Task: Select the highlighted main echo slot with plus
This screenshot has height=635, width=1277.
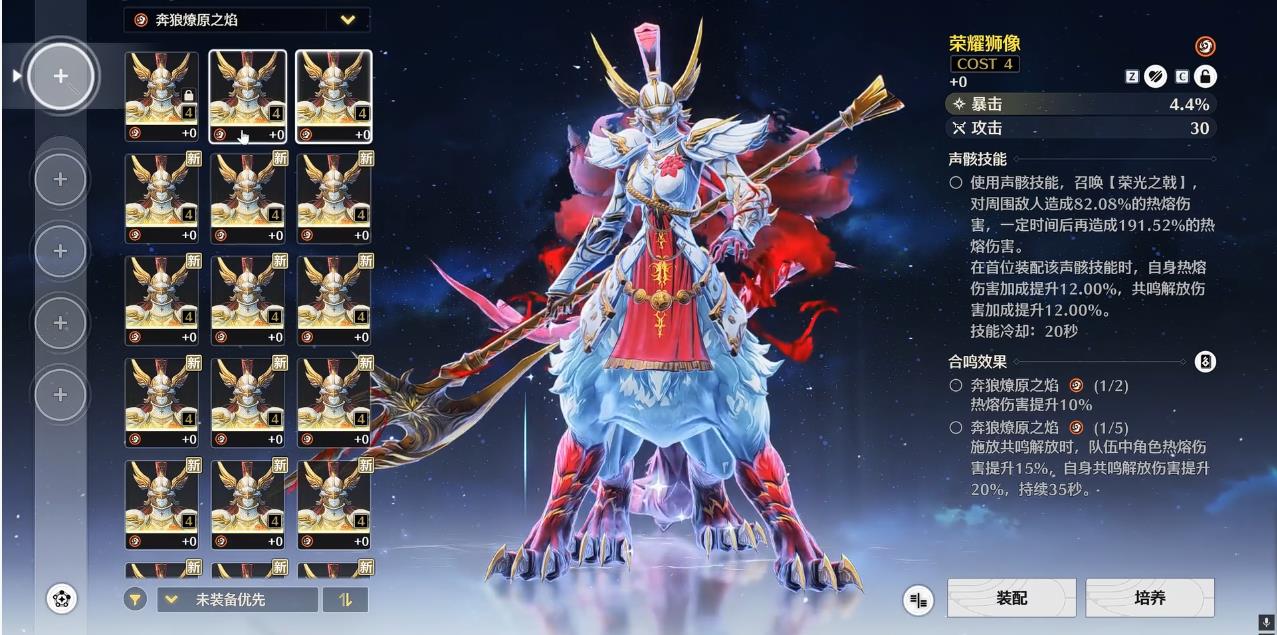Action: pyautogui.click(x=61, y=75)
